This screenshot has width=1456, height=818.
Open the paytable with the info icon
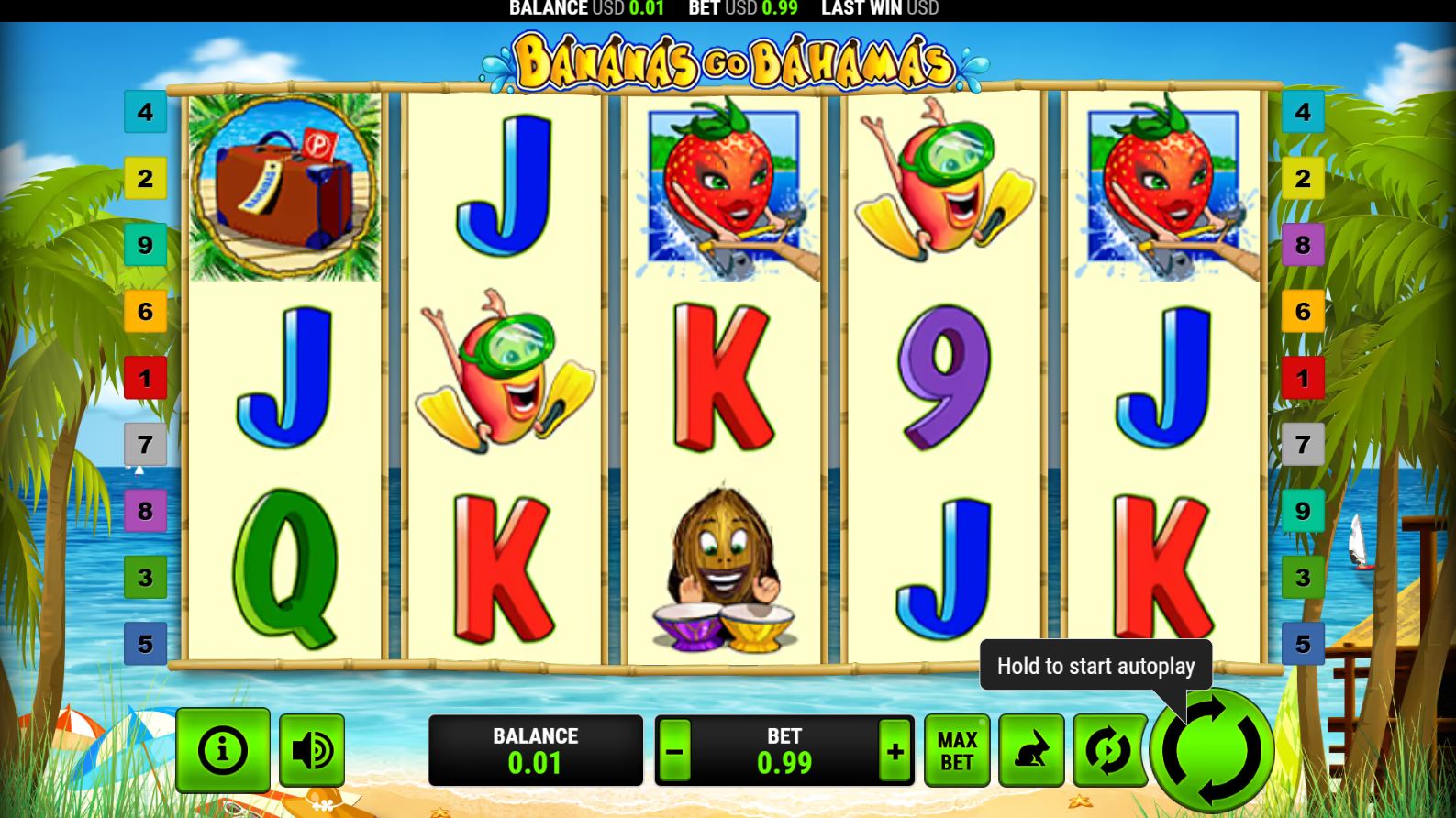222,750
